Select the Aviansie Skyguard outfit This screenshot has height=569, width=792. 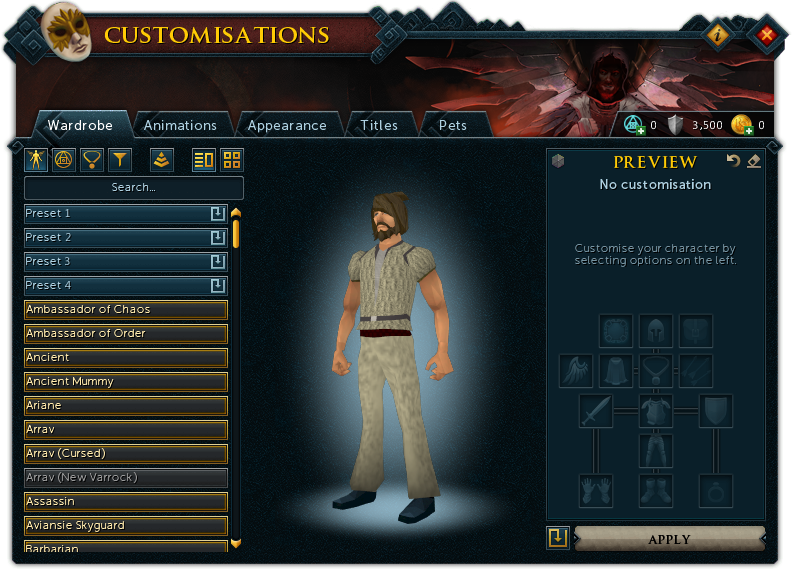[x=126, y=525]
